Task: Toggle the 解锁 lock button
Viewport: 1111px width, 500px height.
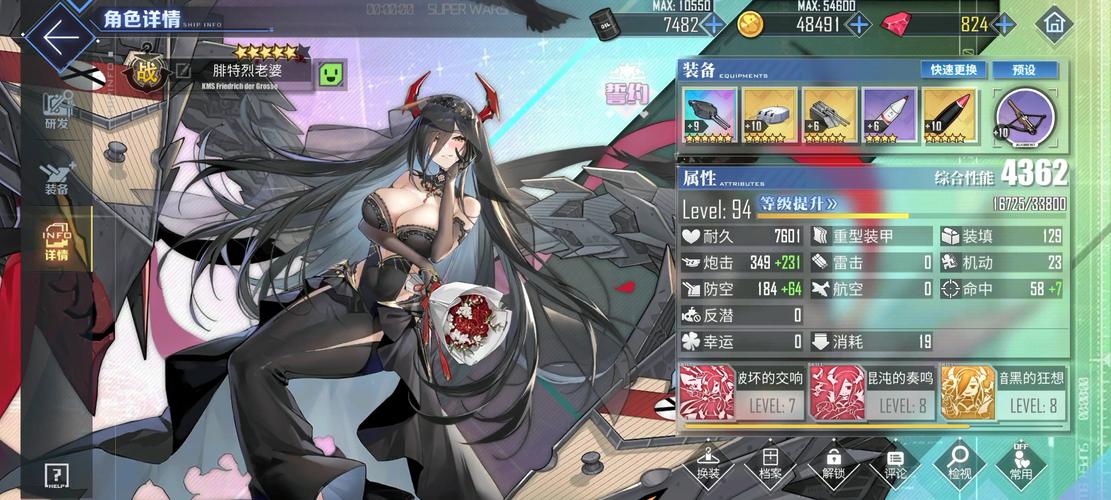Action: (x=833, y=463)
